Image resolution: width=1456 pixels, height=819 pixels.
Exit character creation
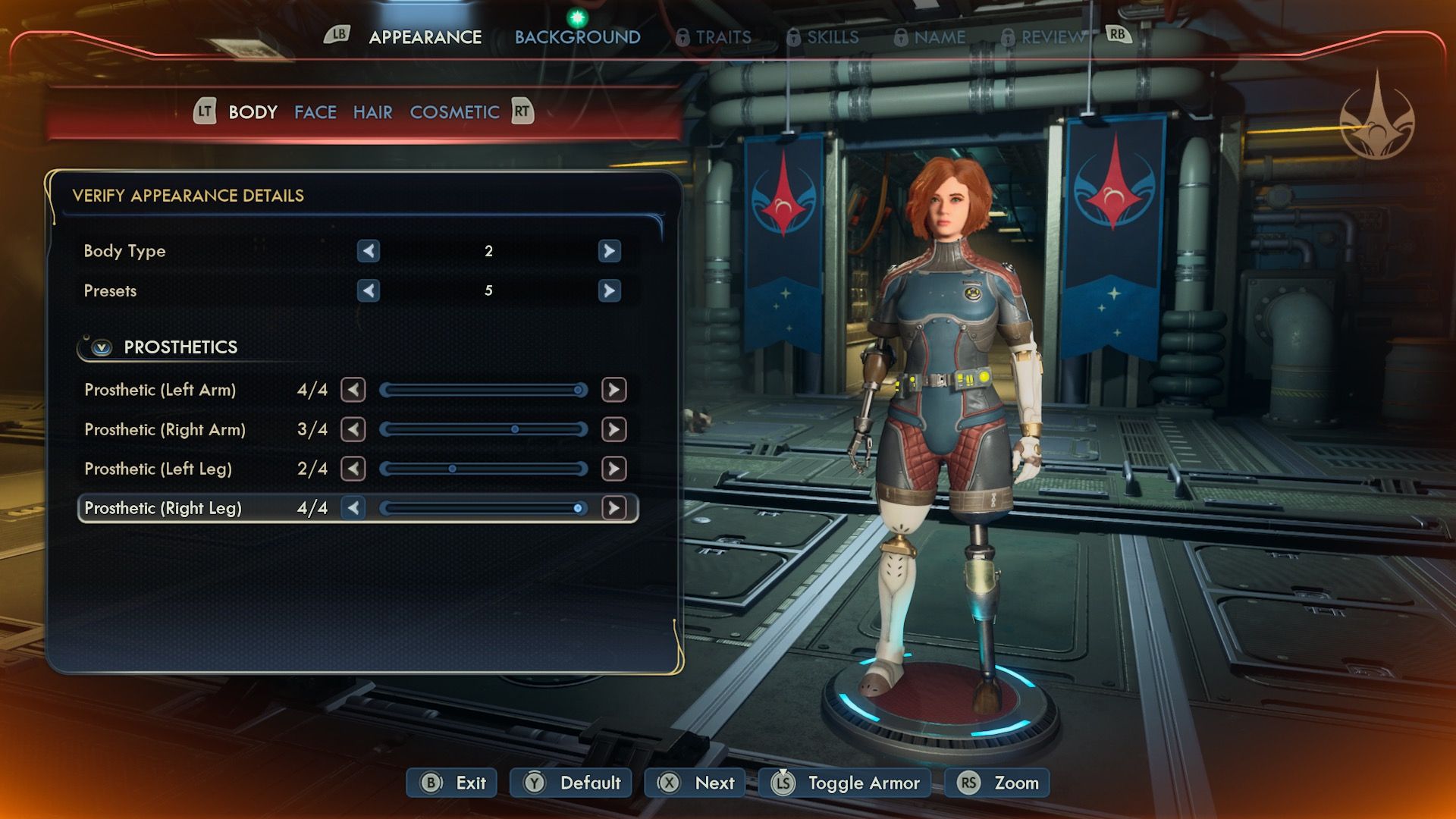click(453, 783)
